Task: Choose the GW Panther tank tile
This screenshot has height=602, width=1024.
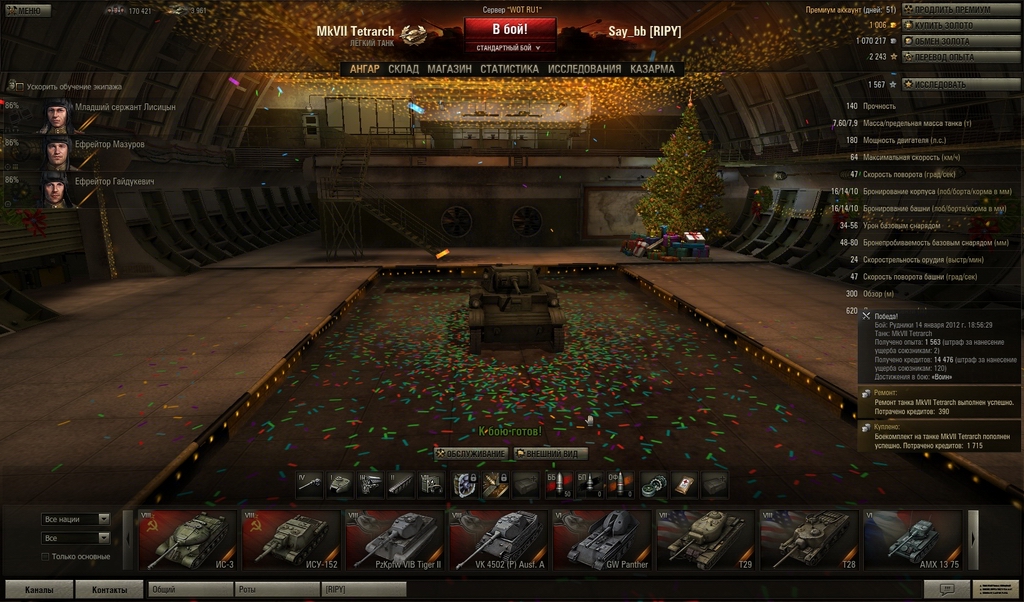Action: [603, 540]
